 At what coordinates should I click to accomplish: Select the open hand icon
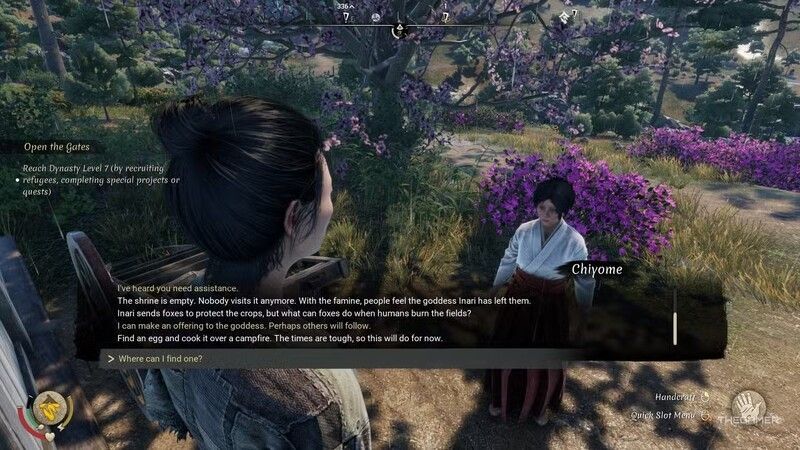click(x=746, y=406)
